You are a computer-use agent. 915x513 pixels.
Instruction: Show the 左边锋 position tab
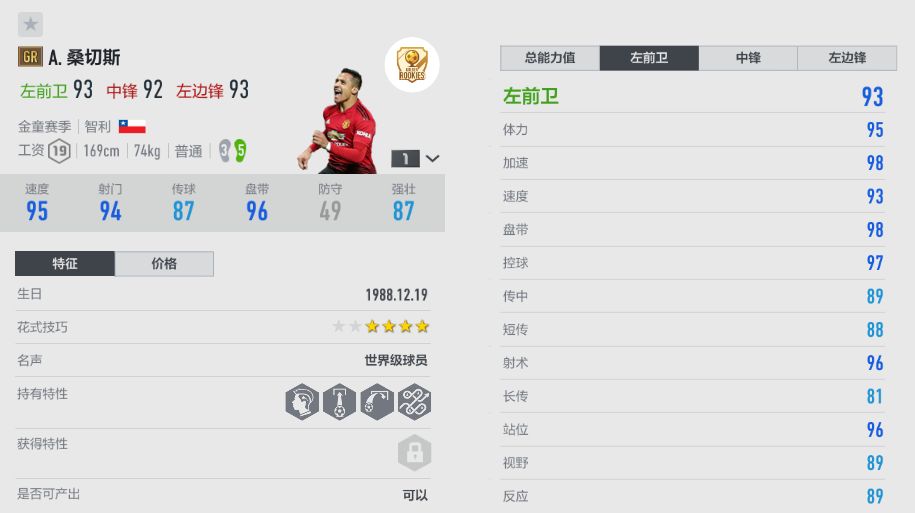click(847, 58)
